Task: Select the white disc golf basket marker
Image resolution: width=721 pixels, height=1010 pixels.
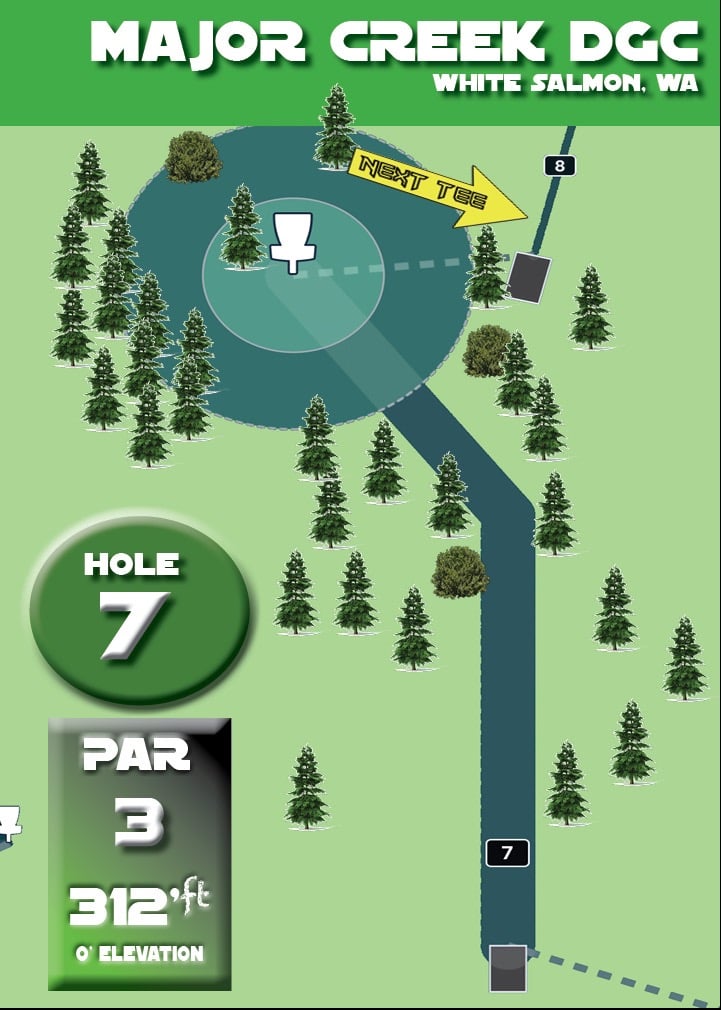Action: point(293,241)
